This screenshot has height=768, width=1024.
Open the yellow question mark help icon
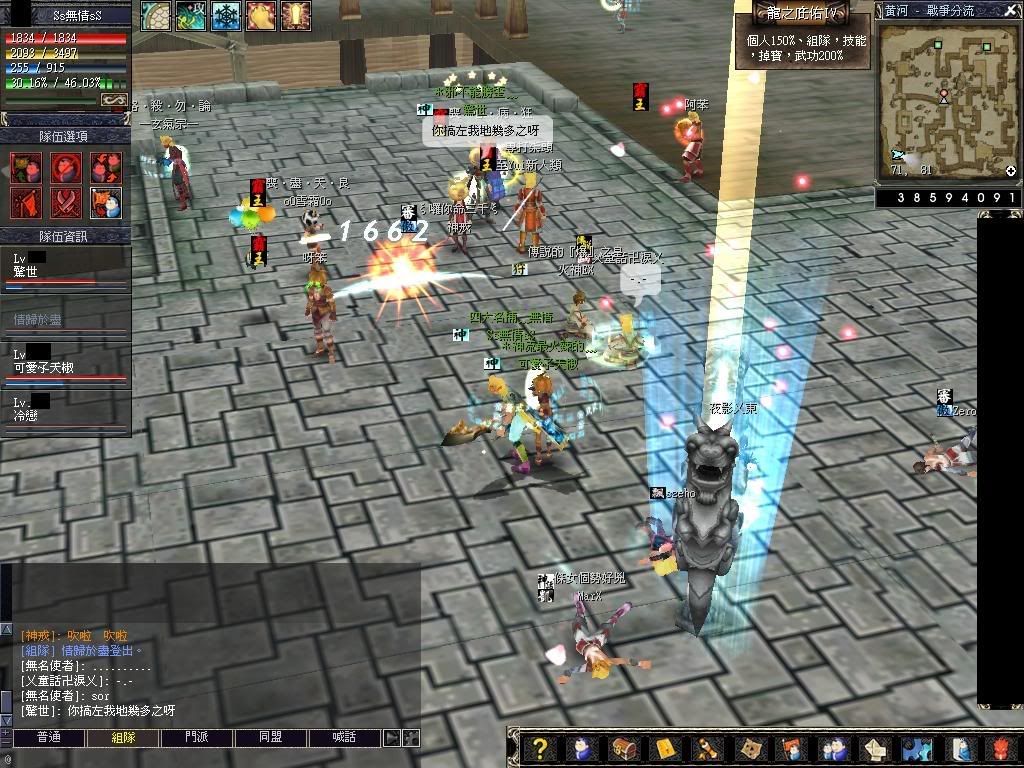click(540, 749)
